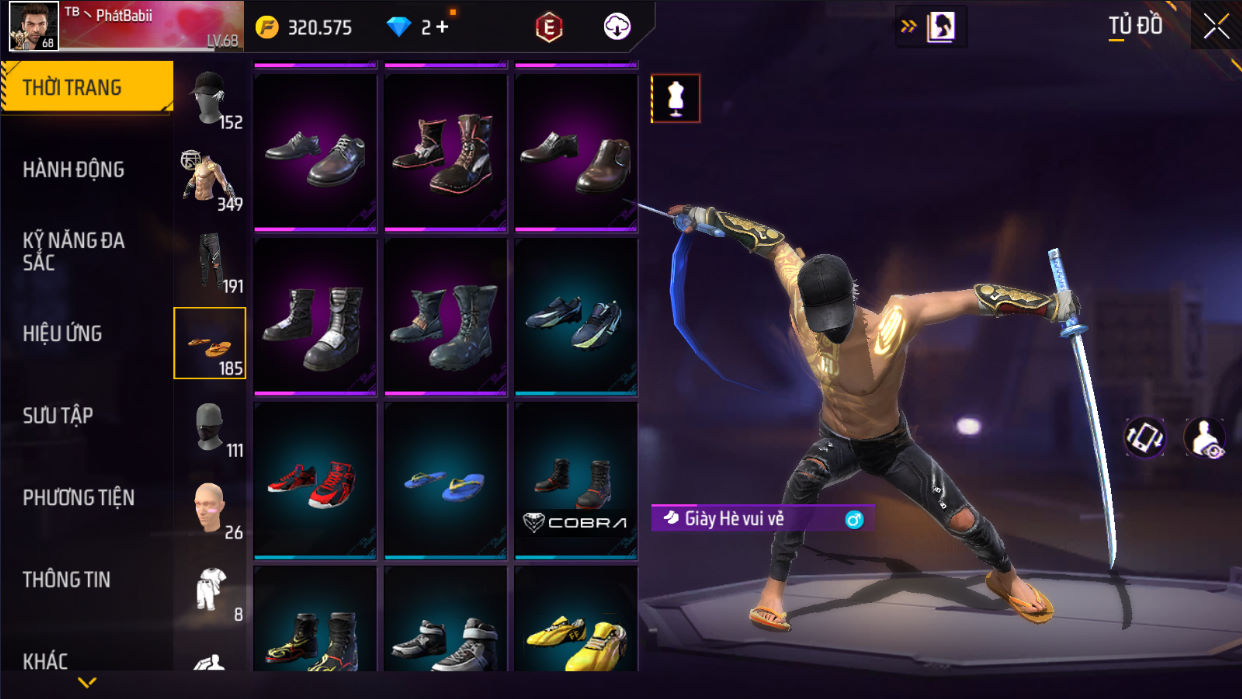Screen dimensions: 1242x699
Task: Select the COBRA boots item
Action: [575, 480]
